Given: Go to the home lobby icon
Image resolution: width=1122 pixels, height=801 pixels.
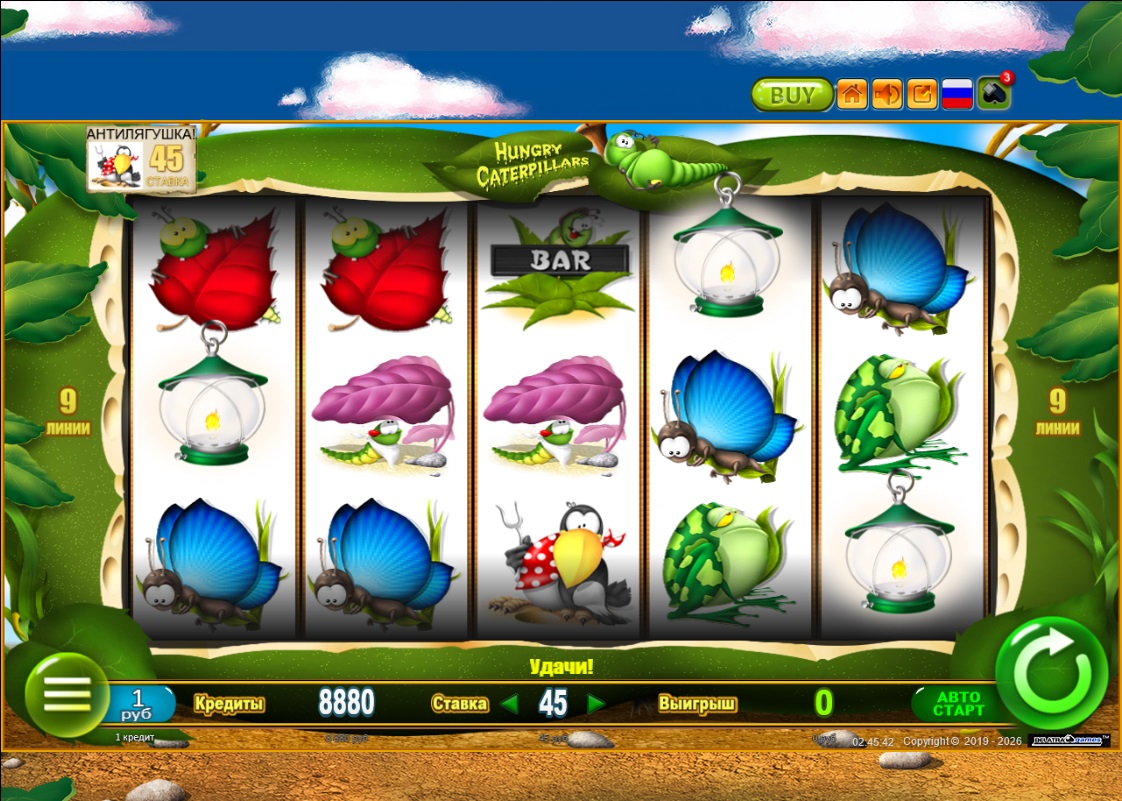Looking at the screenshot, I should [852, 95].
